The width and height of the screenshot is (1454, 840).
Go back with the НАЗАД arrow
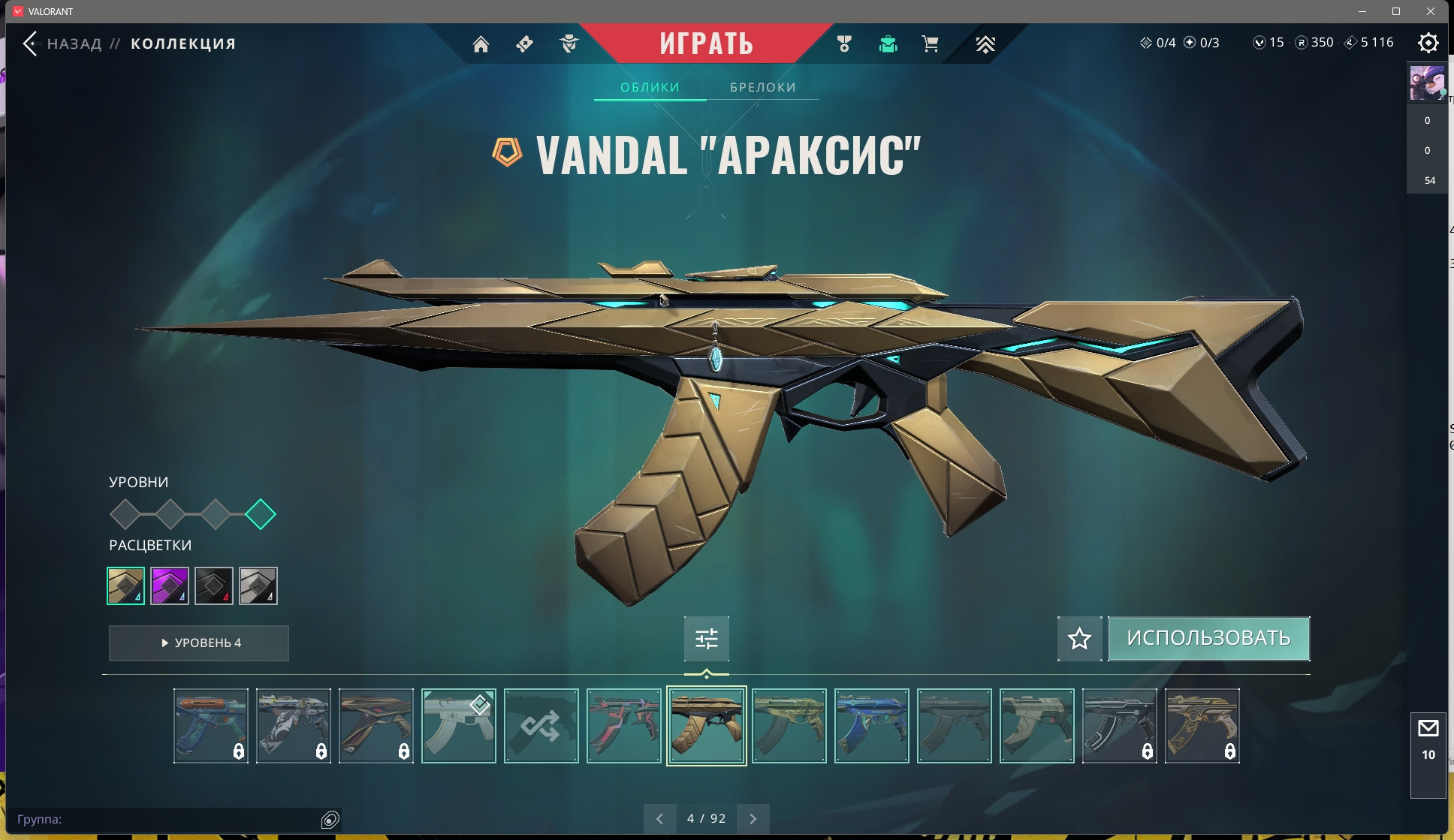coord(30,44)
